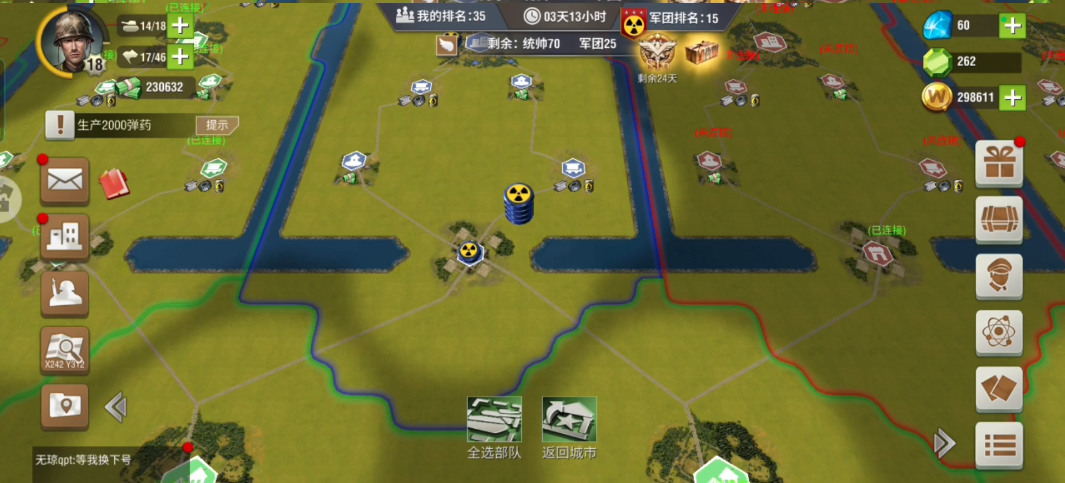The height and width of the screenshot is (483, 1065).
Task: Open the glowing supply crate reward
Action: coord(702,52)
